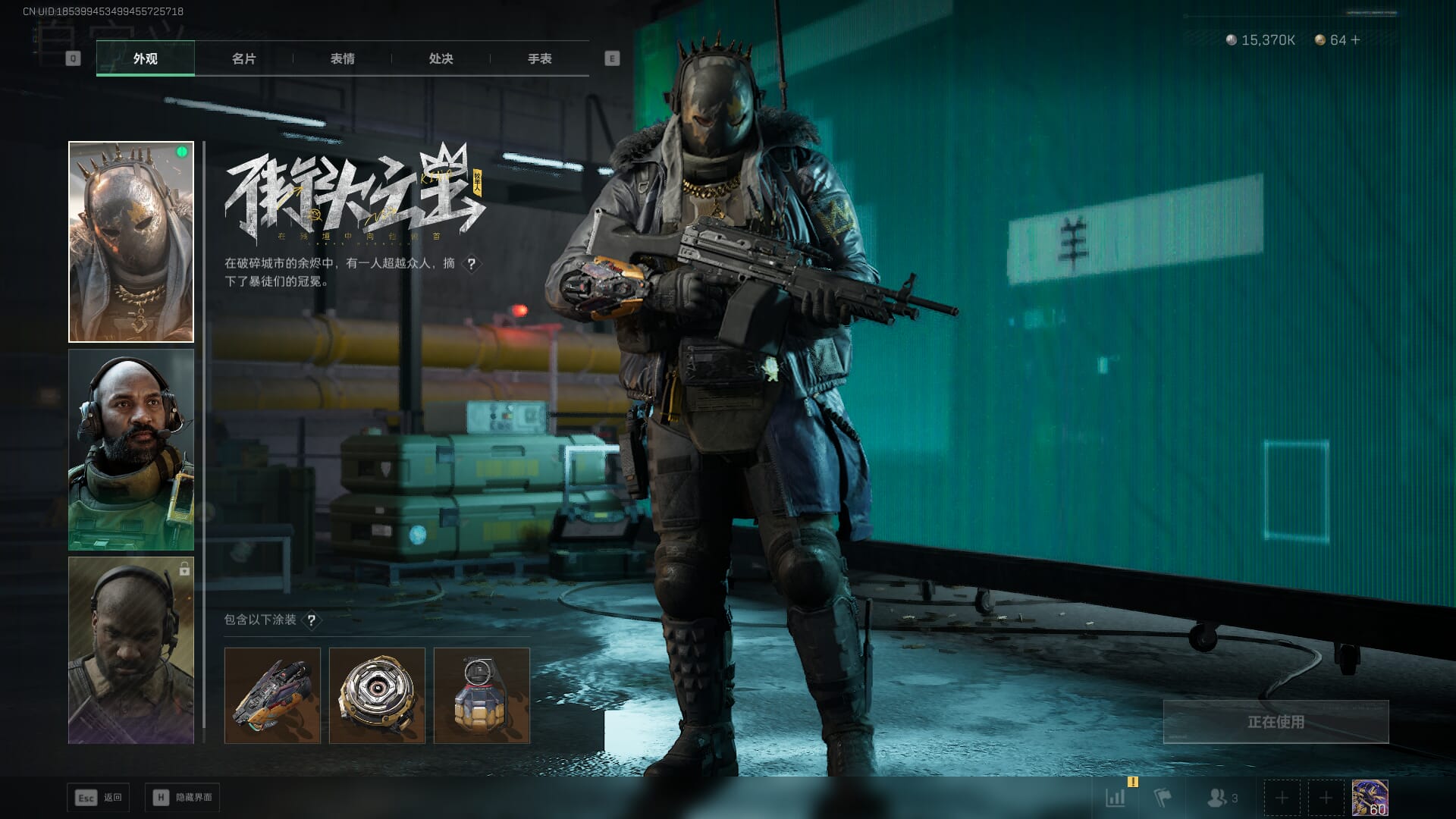The height and width of the screenshot is (819, 1456).
Task: Choose the bald bearded operator in green armor
Action: [131, 450]
